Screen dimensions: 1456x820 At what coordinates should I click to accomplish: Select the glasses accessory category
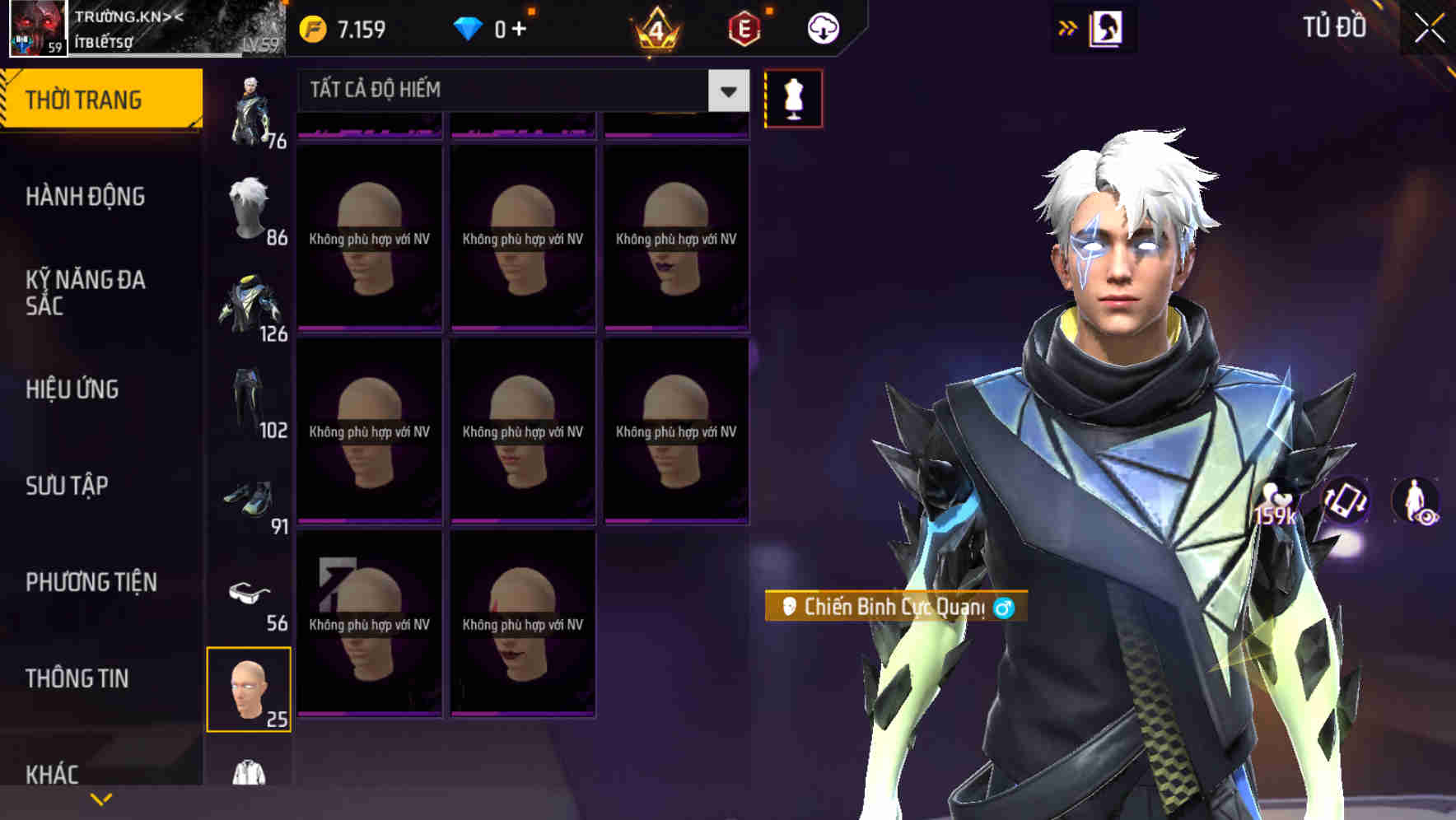(251, 593)
